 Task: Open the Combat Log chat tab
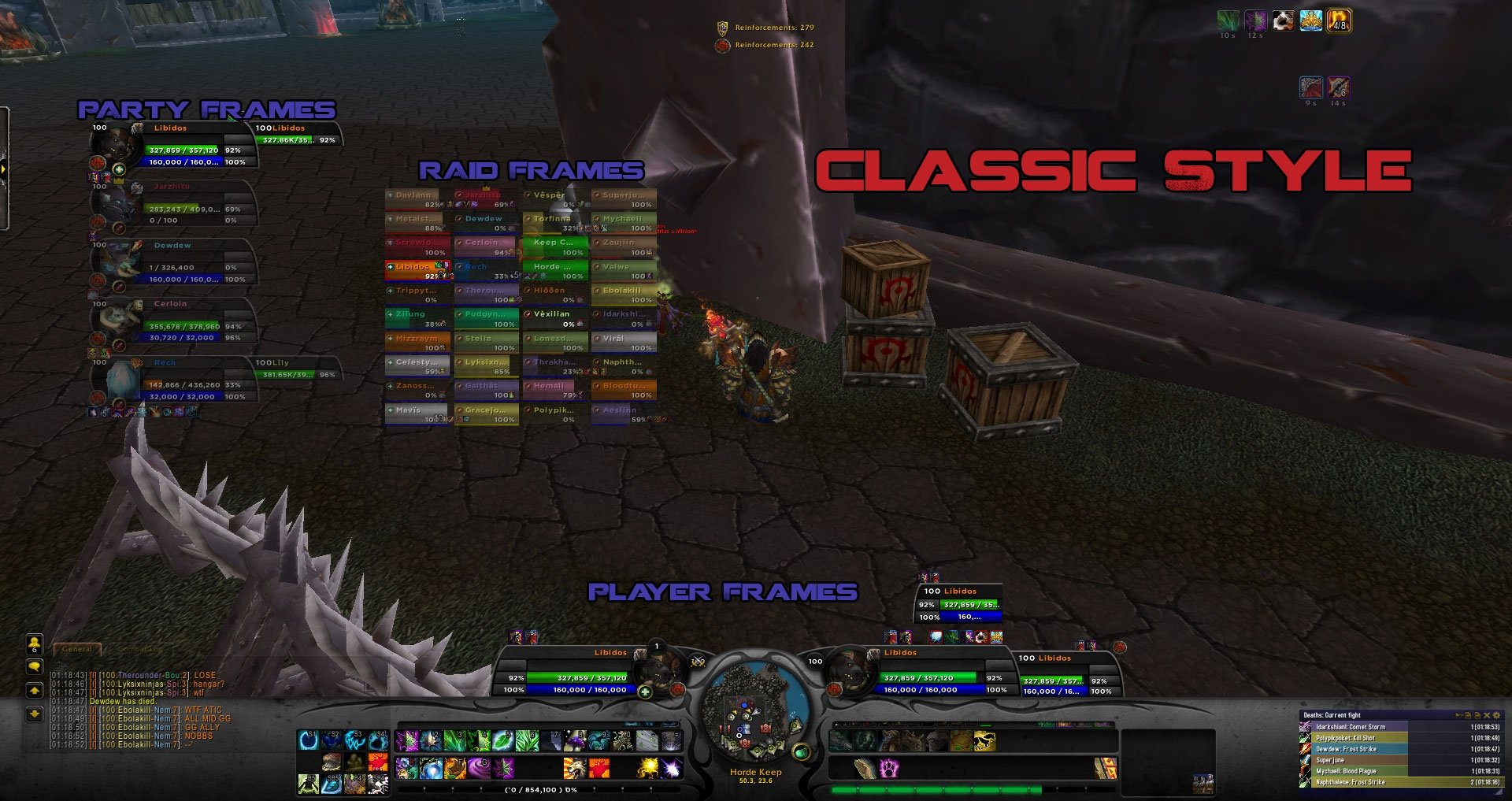tap(141, 649)
